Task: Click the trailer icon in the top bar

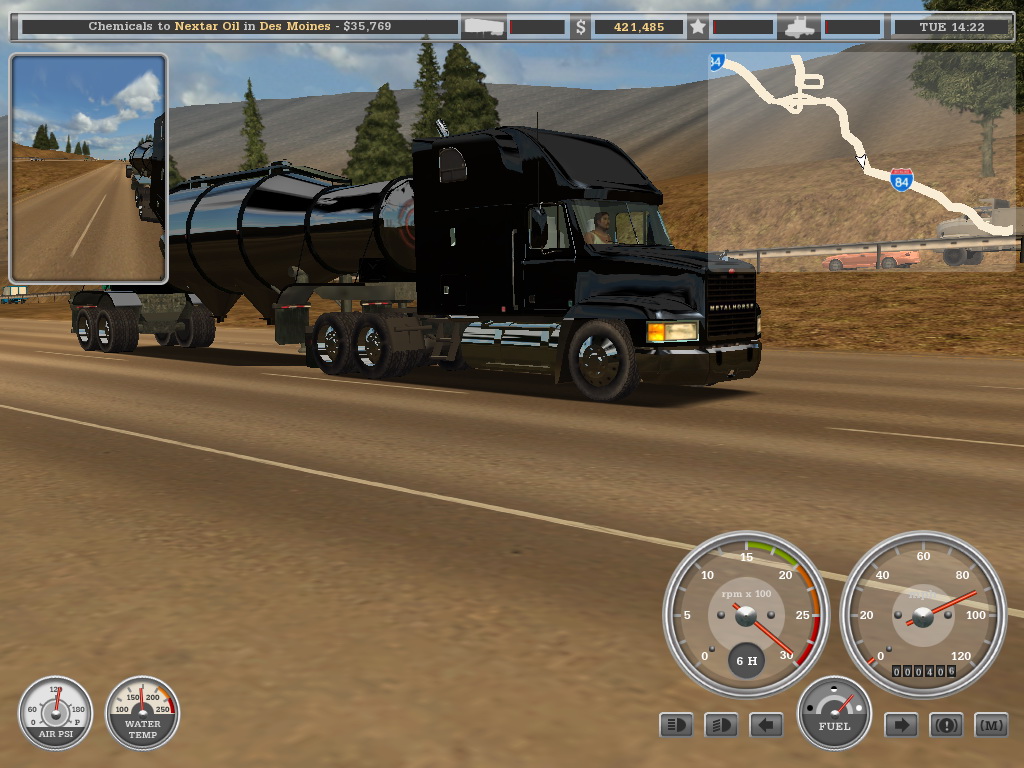Action: tap(483, 27)
